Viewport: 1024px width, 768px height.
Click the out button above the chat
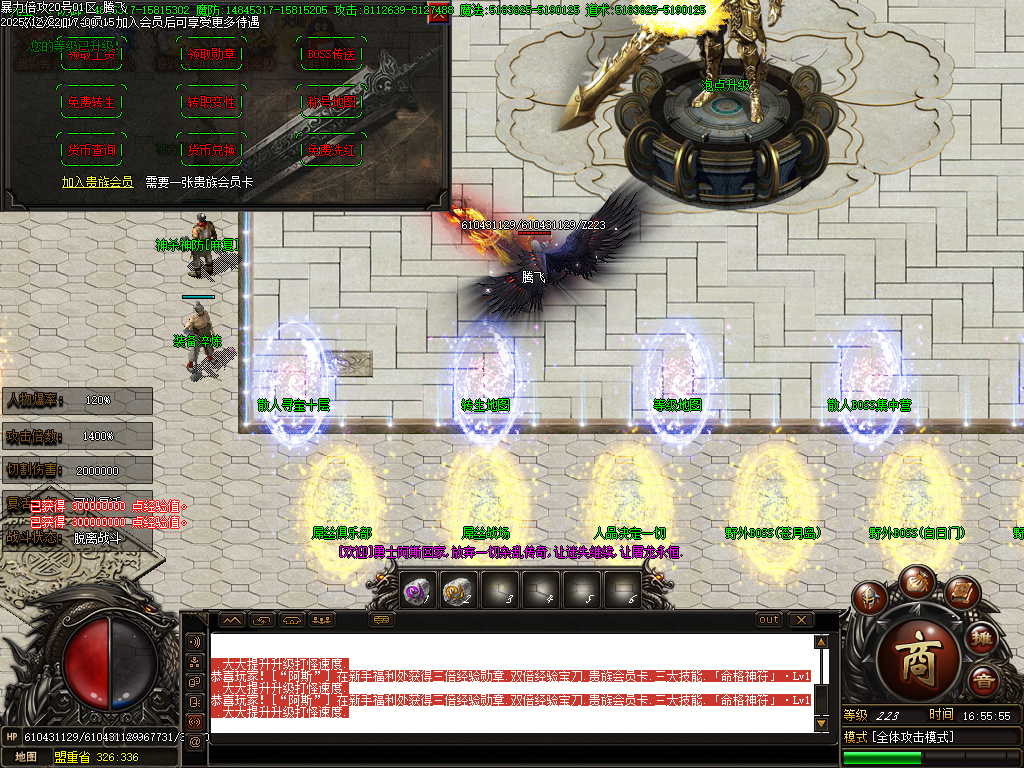click(x=768, y=620)
